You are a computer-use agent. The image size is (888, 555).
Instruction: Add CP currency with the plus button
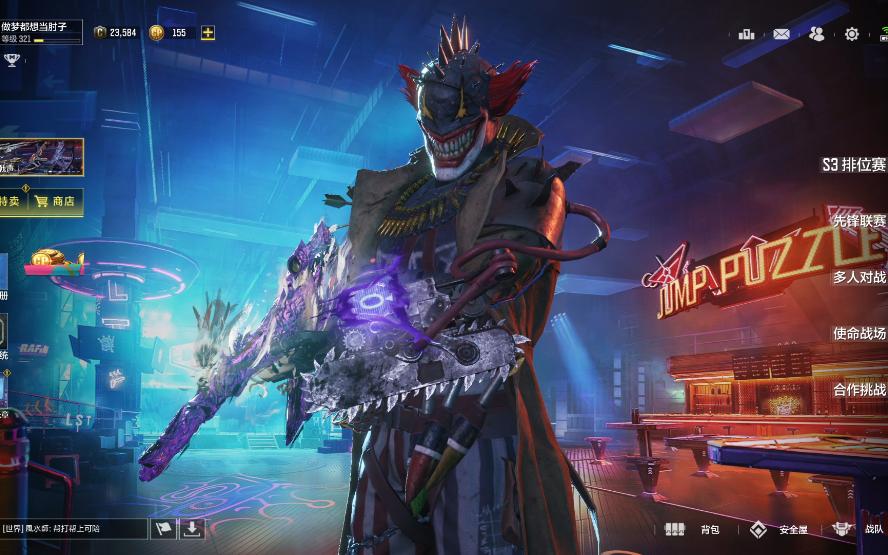coord(208,32)
